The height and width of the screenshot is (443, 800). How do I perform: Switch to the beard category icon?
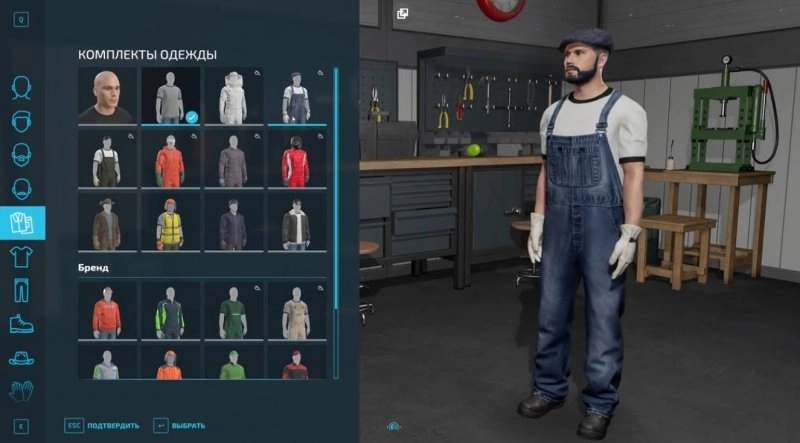pos(21,155)
